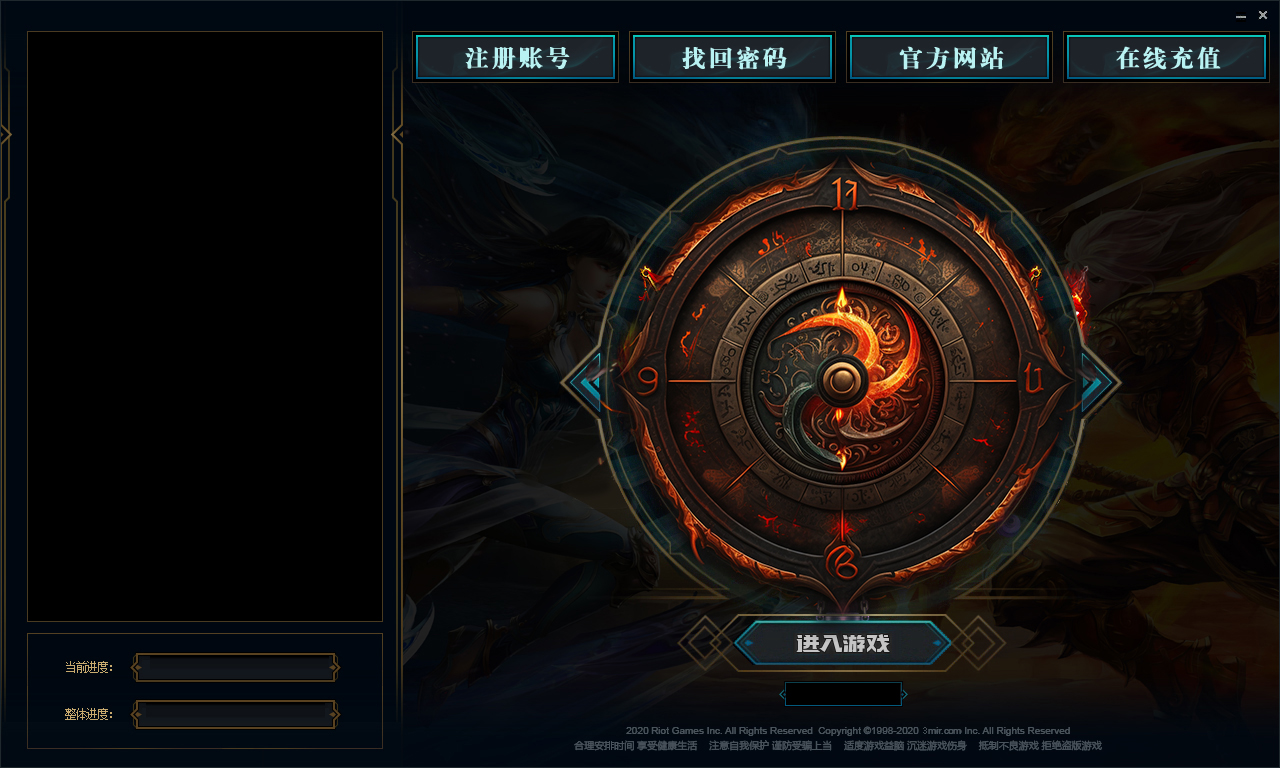Open account registration via 注册账号 button

point(515,57)
